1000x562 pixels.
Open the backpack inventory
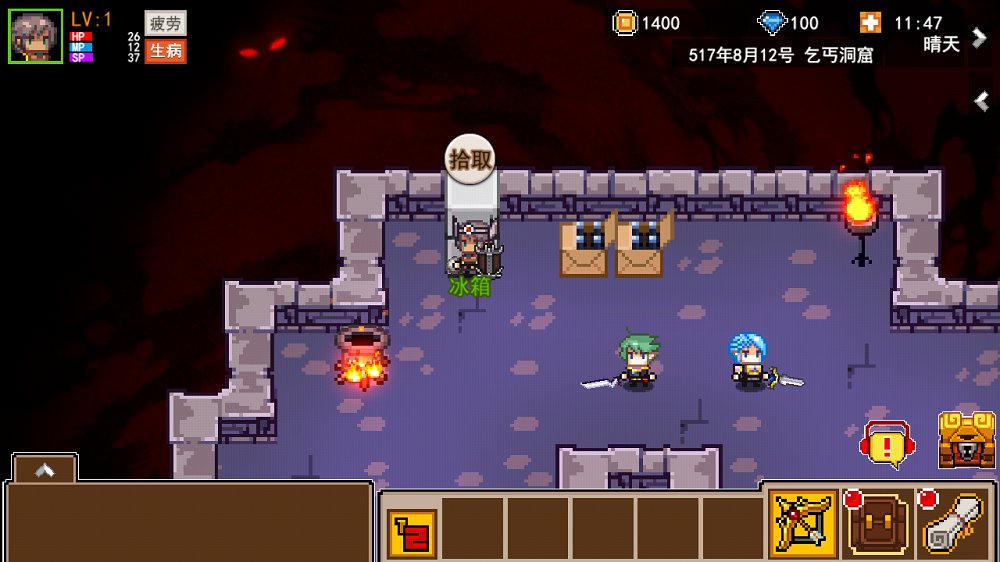coord(877,523)
